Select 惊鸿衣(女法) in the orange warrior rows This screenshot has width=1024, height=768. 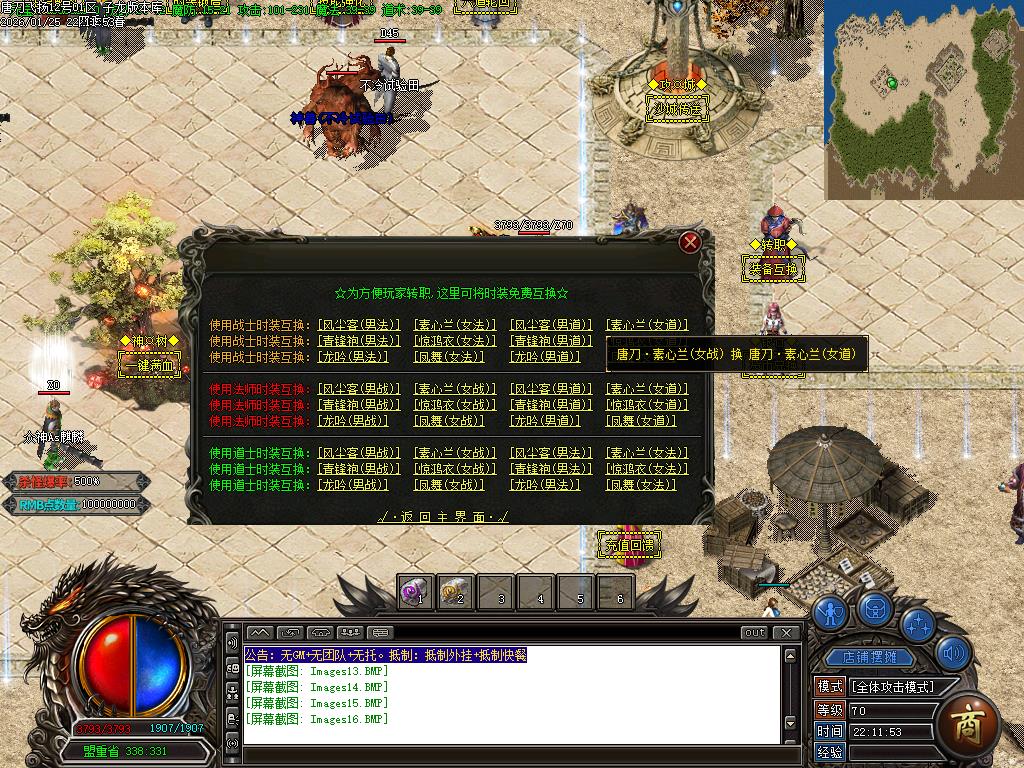pyautogui.click(x=455, y=341)
